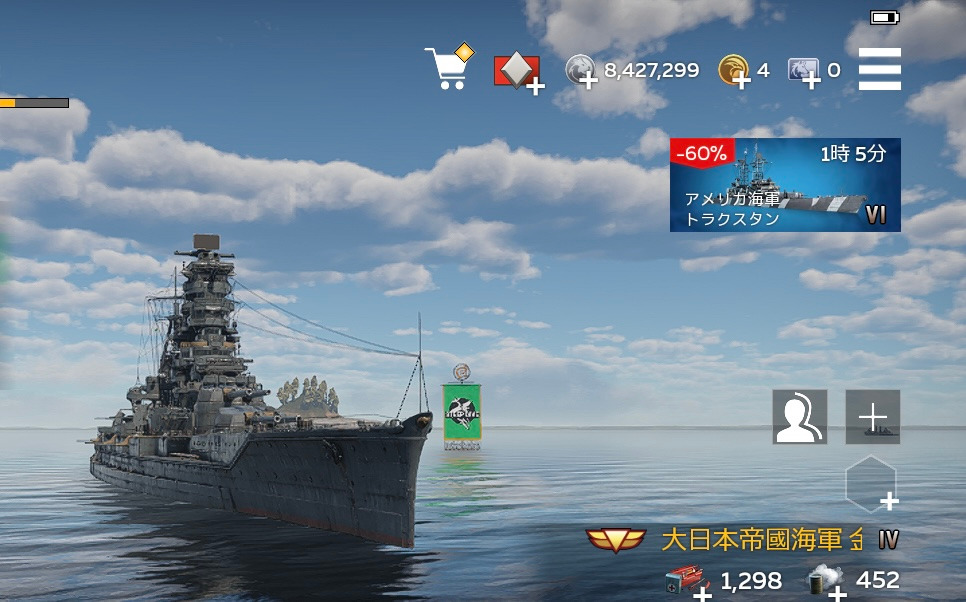Image resolution: width=966 pixels, height=602 pixels.
Task: Open the hamburger main menu
Action: coord(880,69)
